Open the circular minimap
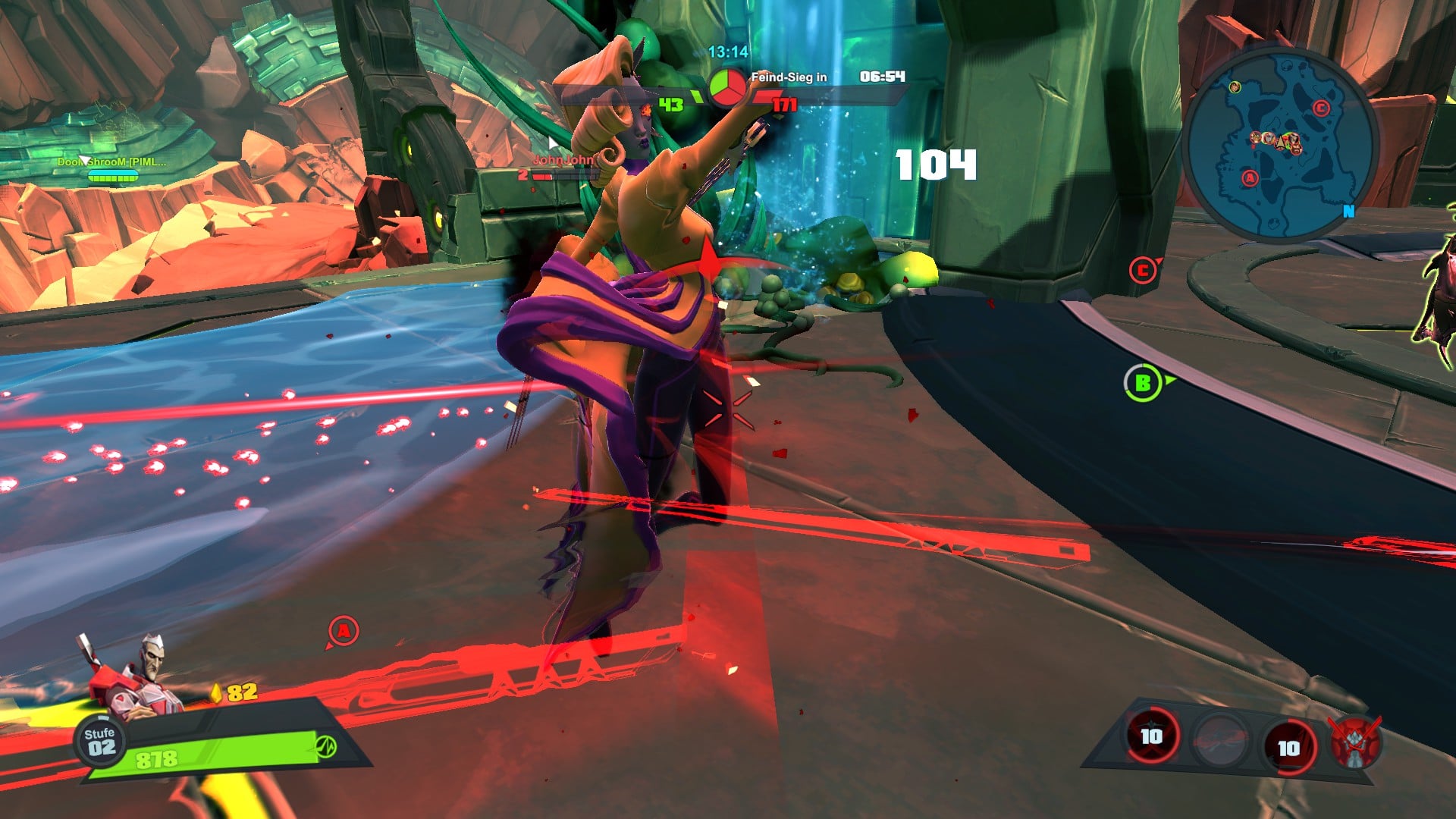 coord(1280,144)
